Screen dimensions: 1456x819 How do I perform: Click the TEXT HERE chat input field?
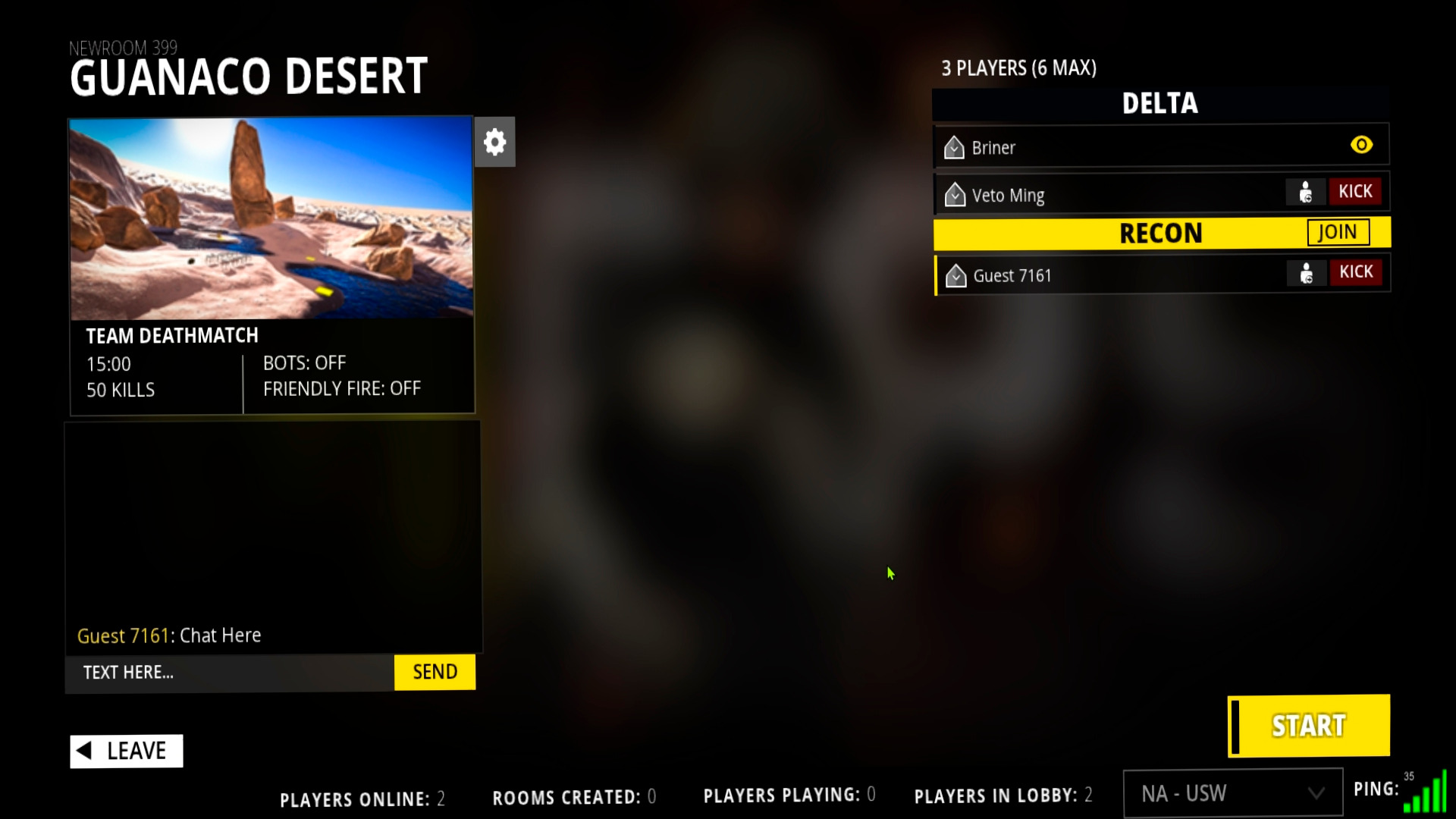point(227,672)
